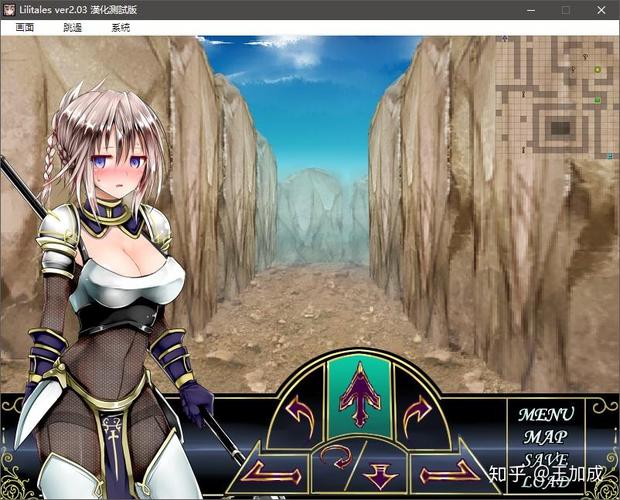
Task: Strafe left with the bottom-left arrow
Action: pyautogui.click(x=273, y=469)
